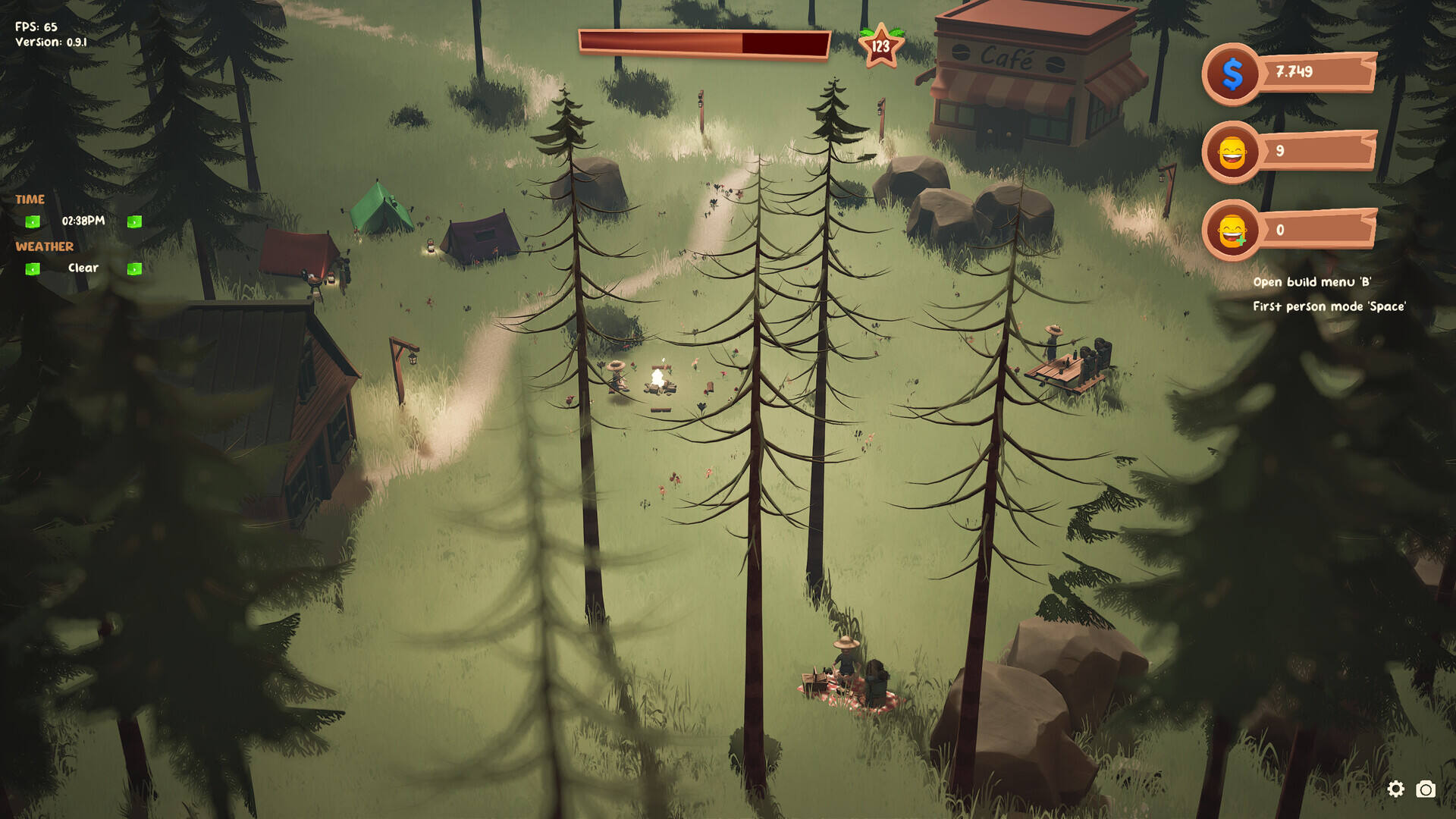Switch to the previous weather option
Viewport: 1456px width, 819px height.
click(33, 268)
